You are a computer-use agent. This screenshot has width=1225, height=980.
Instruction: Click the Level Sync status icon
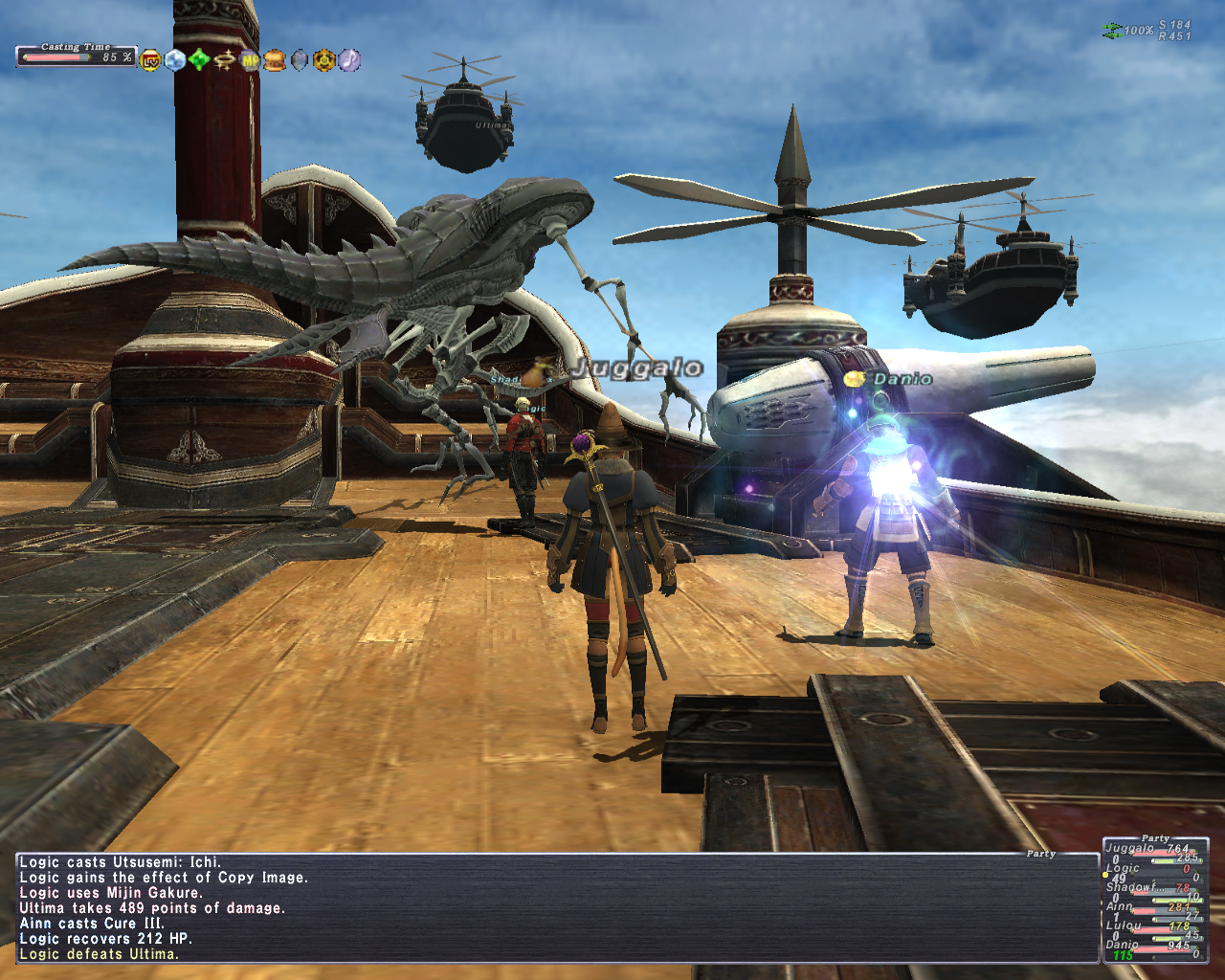click(x=151, y=61)
